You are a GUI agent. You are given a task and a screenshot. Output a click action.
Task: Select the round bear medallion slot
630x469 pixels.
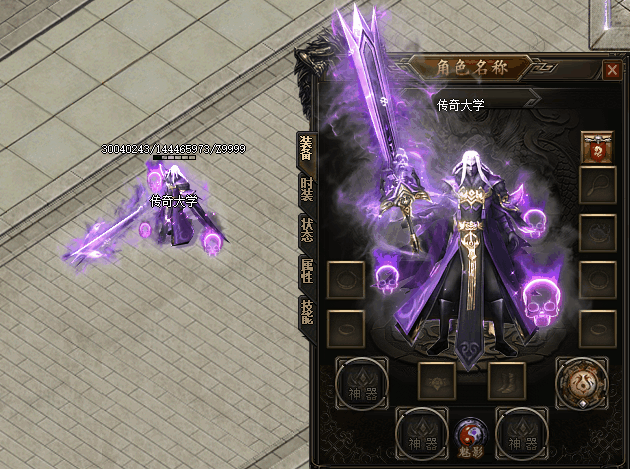click(580, 382)
